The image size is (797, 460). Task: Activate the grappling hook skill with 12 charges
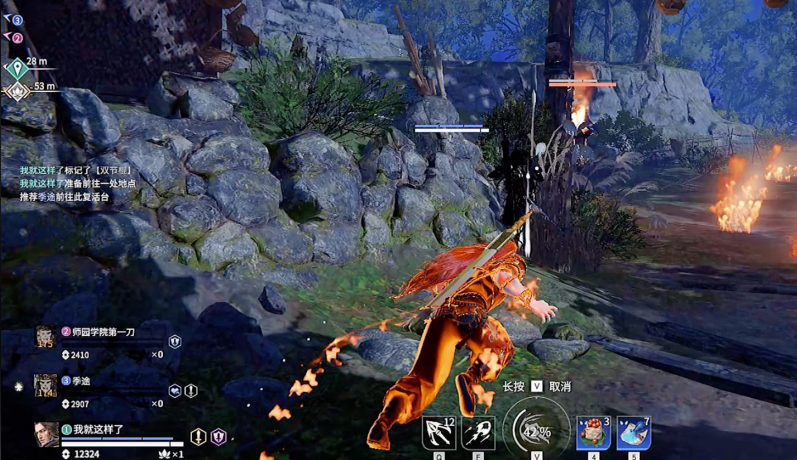(438, 432)
